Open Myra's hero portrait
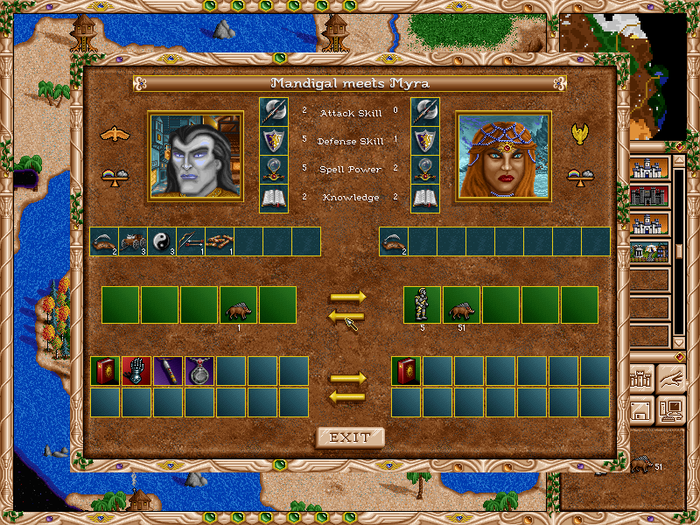Screen dimensions: 700x525 click(x=503, y=155)
